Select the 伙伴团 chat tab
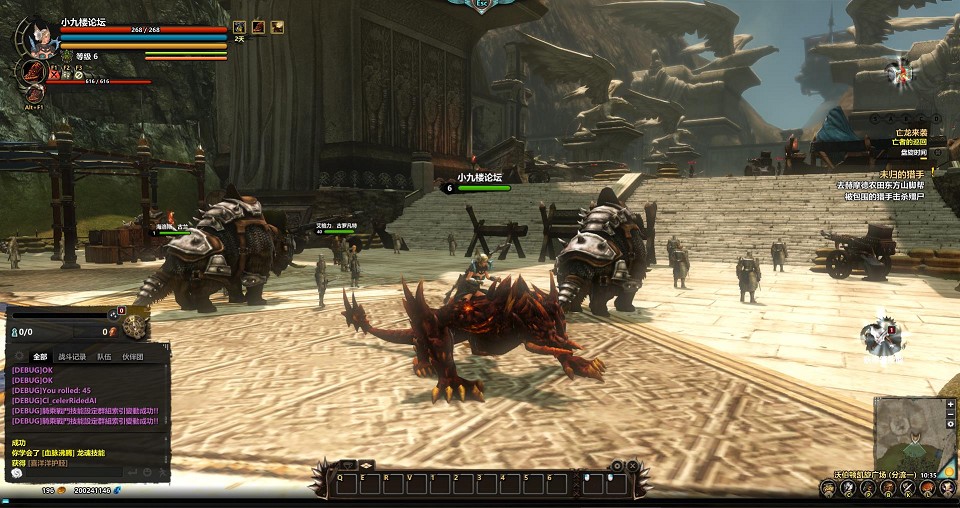This screenshot has width=960, height=508. (133, 356)
